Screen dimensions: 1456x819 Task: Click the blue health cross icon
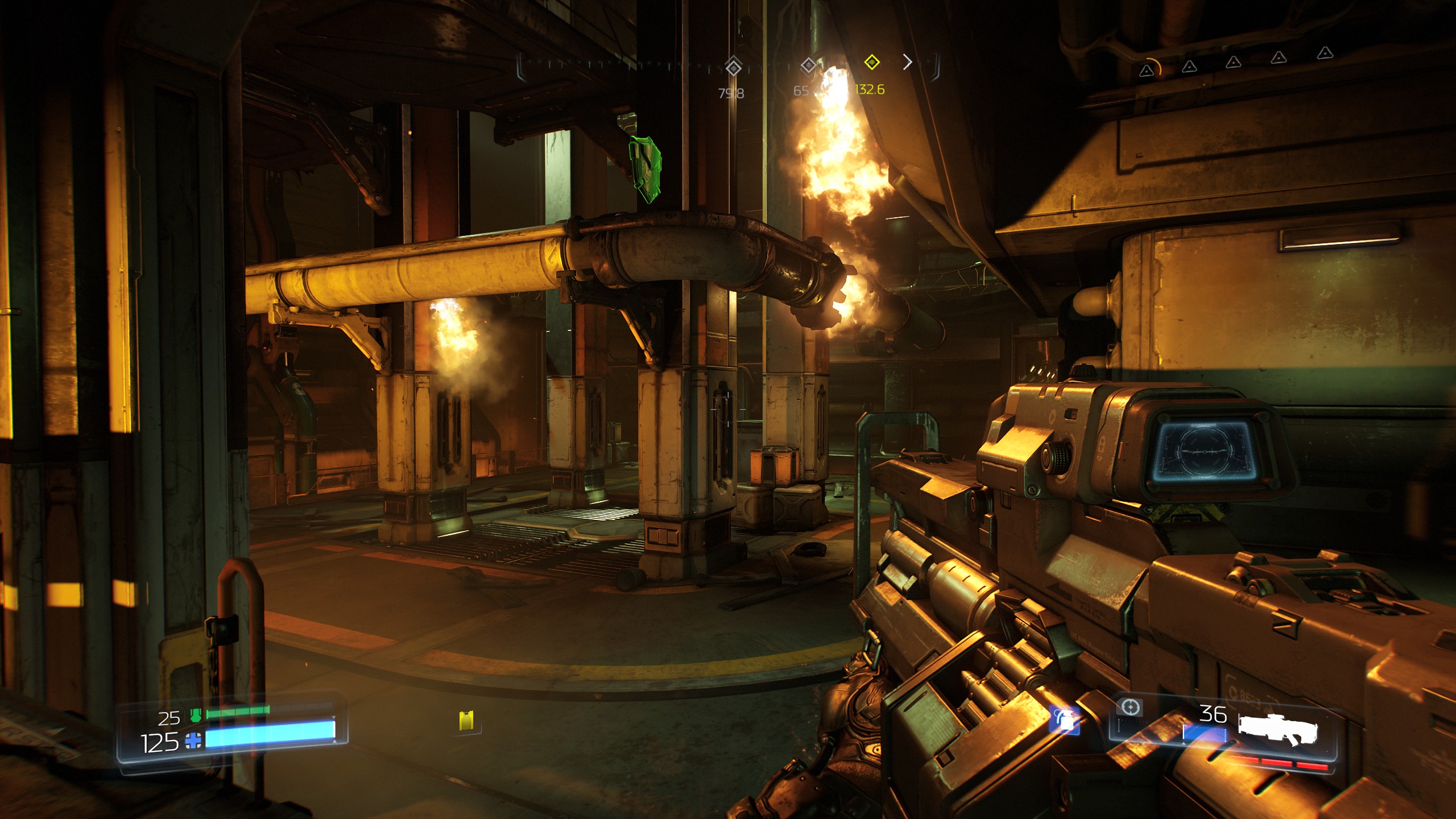tap(193, 742)
